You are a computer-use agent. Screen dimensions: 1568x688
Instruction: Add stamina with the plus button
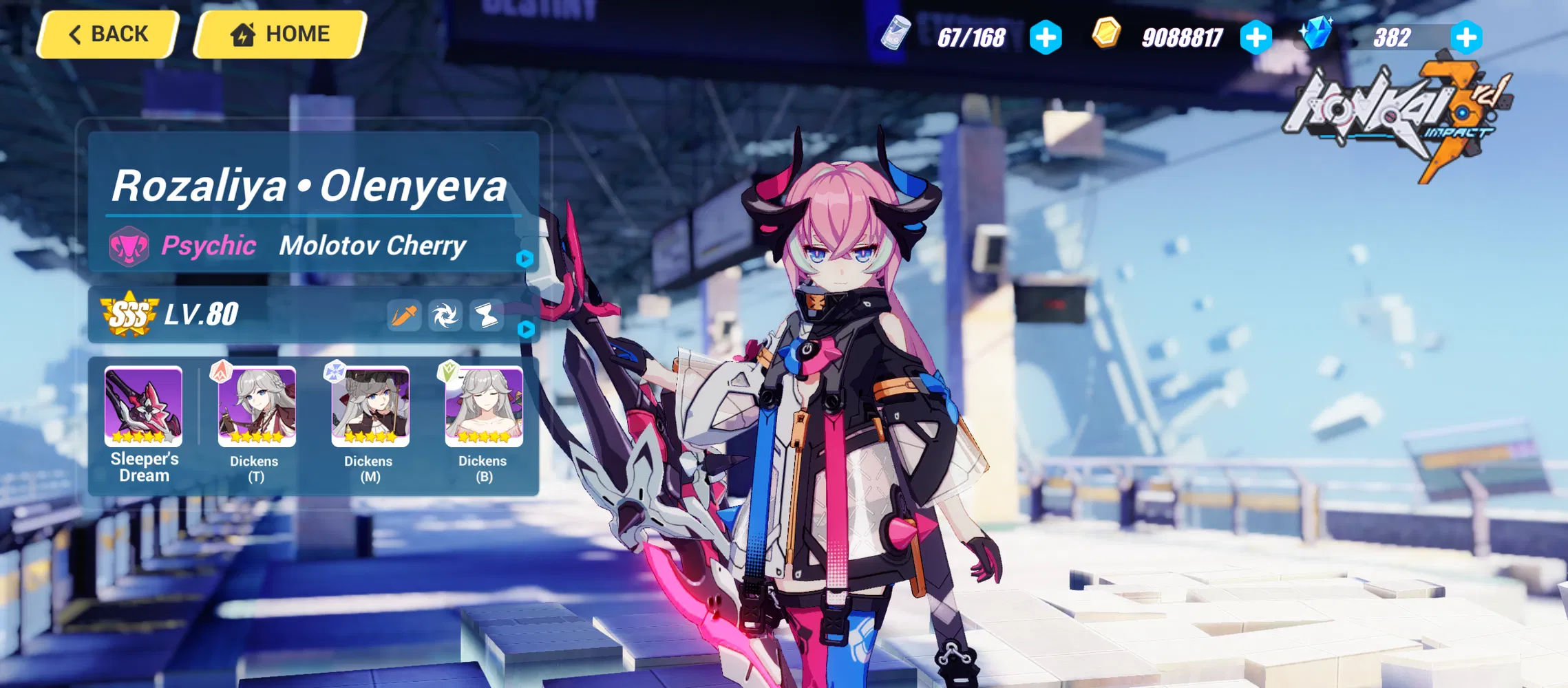pyautogui.click(x=1046, y=38)
